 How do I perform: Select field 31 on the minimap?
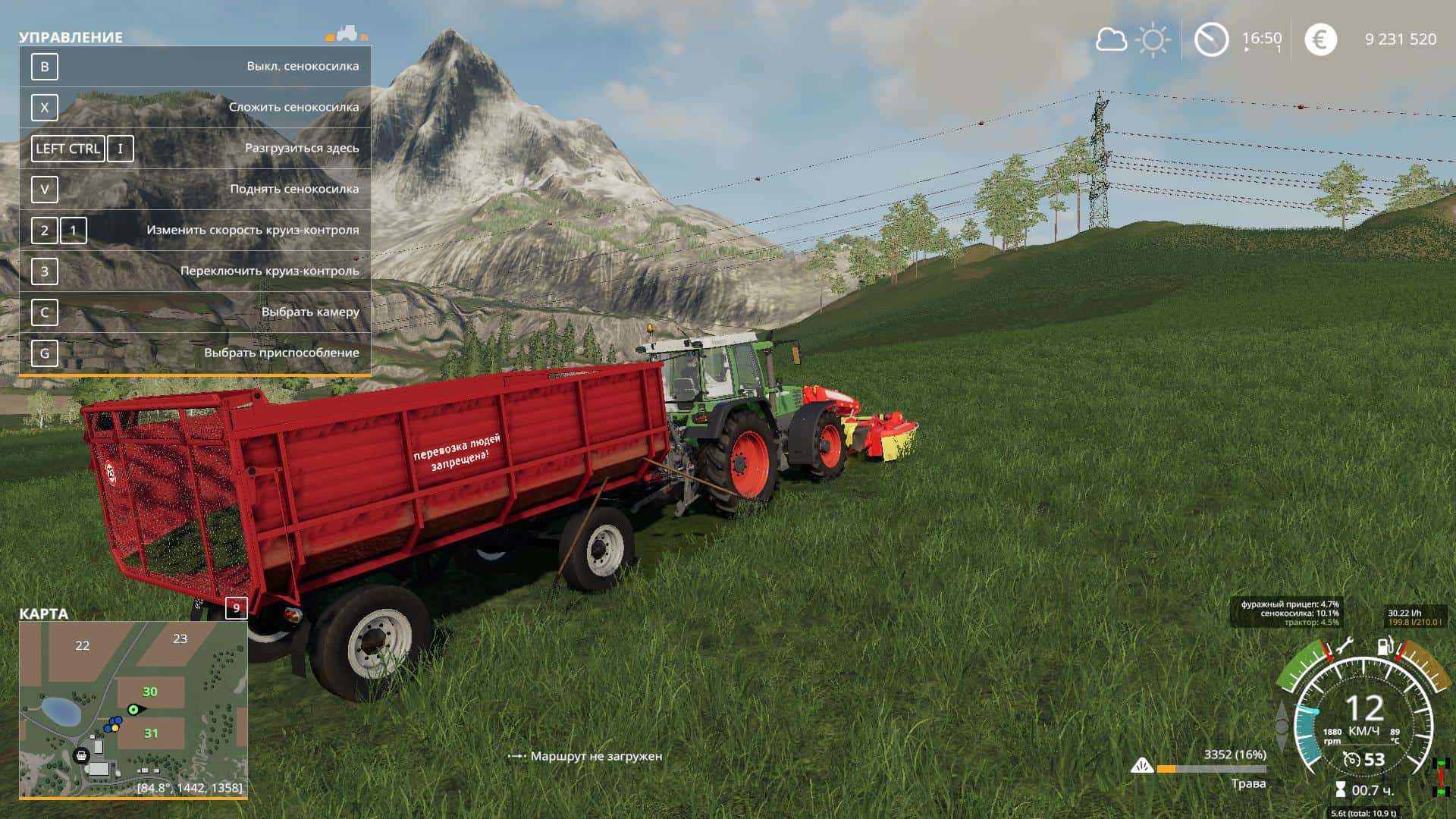pyautogui.click(x=152, y=733)
